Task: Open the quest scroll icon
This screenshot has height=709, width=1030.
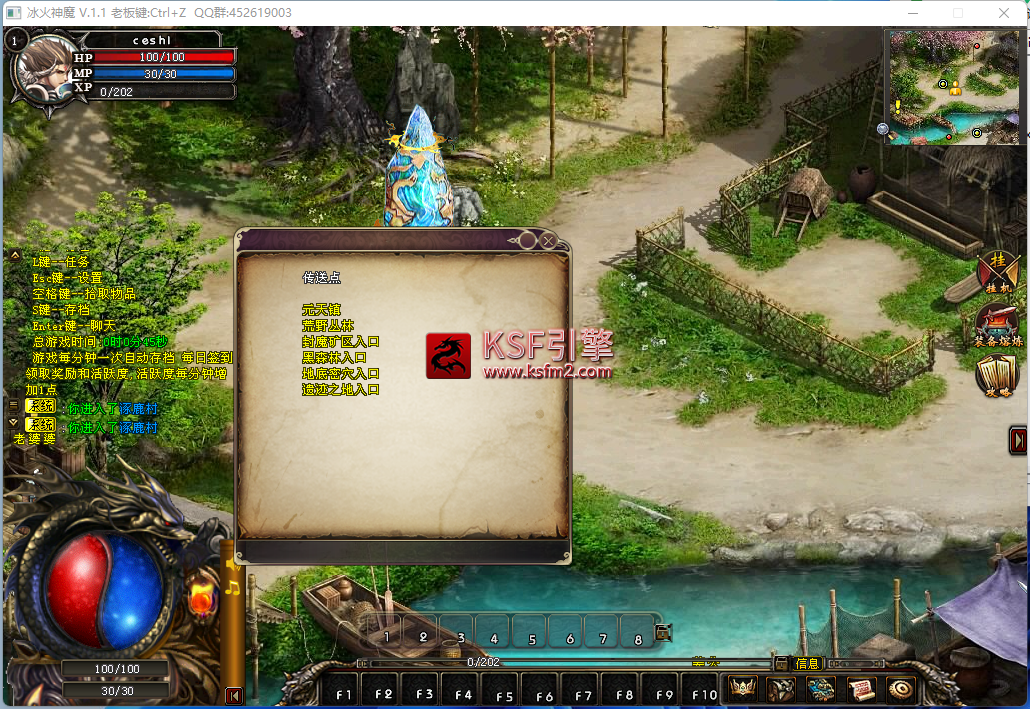Action: [861, 687]
